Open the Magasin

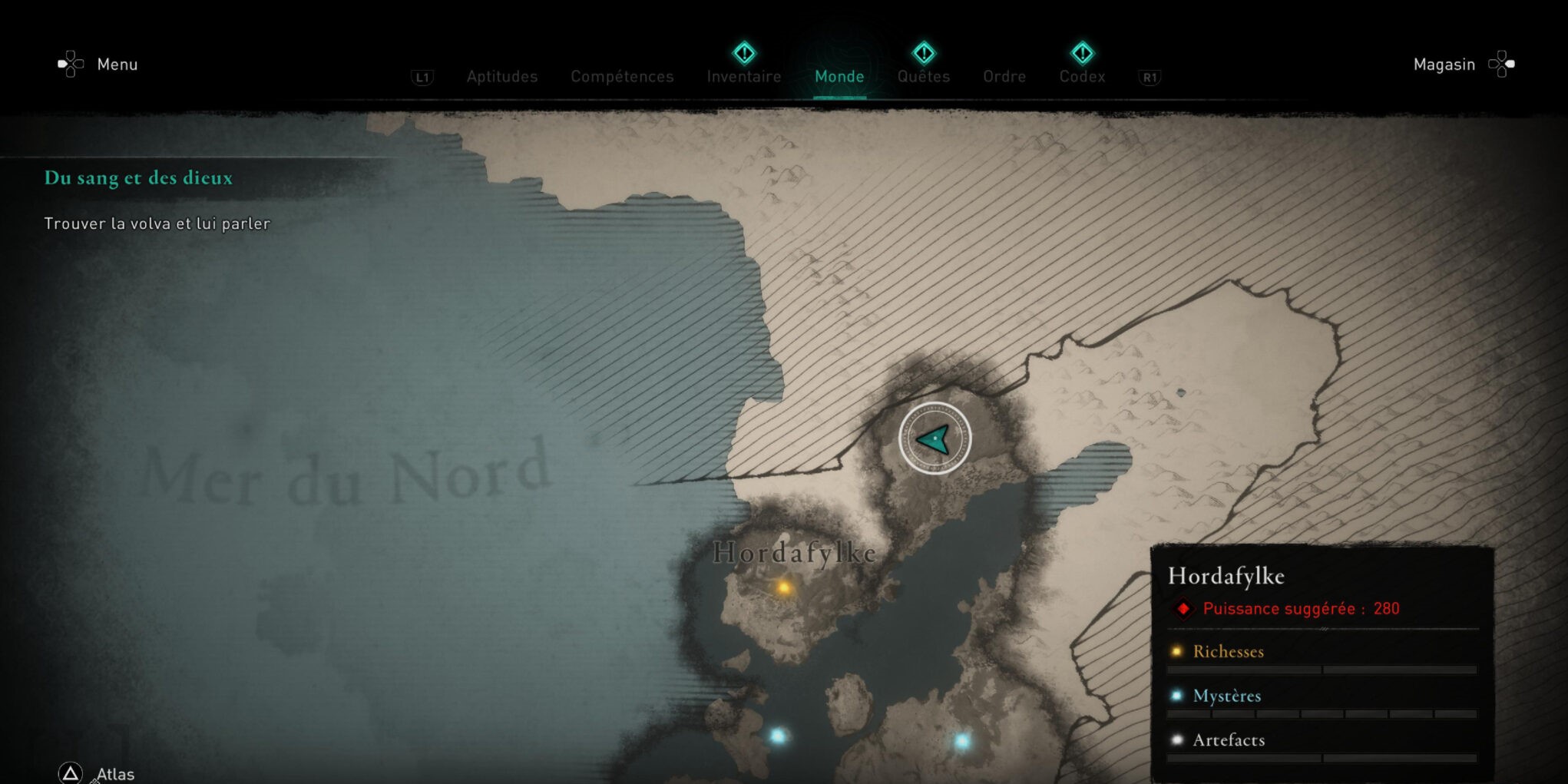(x=1444, y=64)
